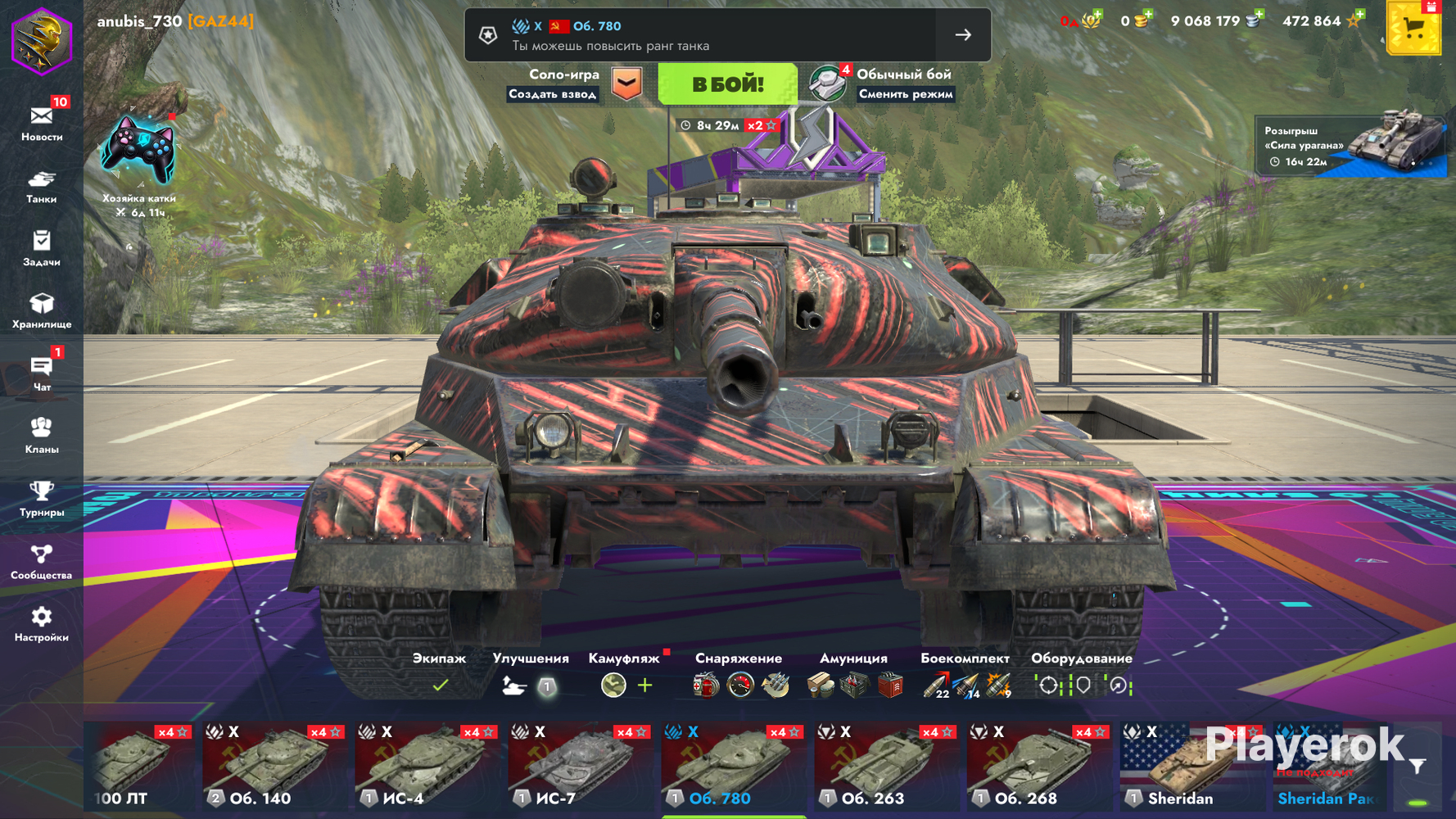Start battle with the В БОЙ! button
The height and width of the screenshot is (819, 1456).
coord(727,84)
